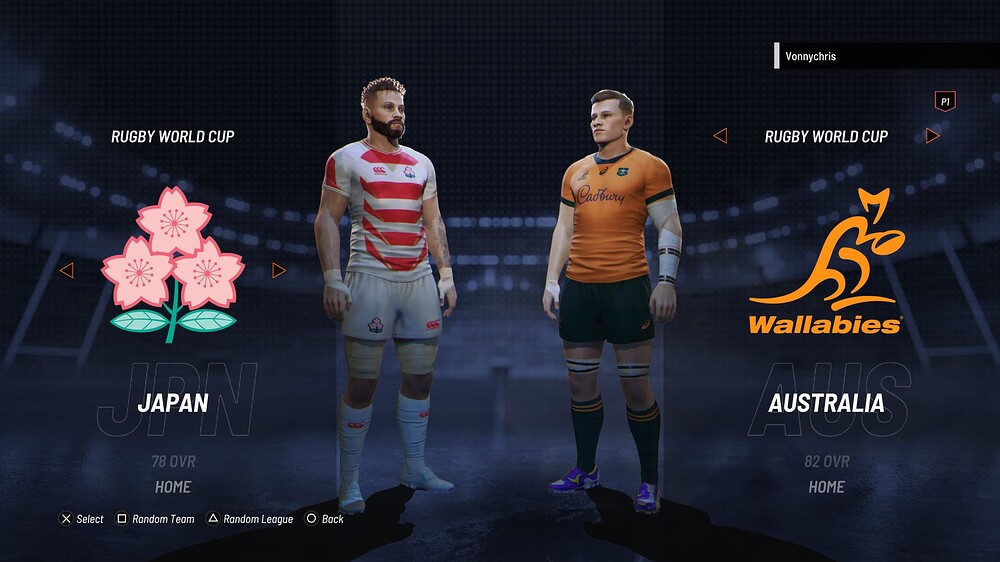The image size is (1000, 562).
Task: Select the Japan cherry blossom team crest
Action: point(173,264)
